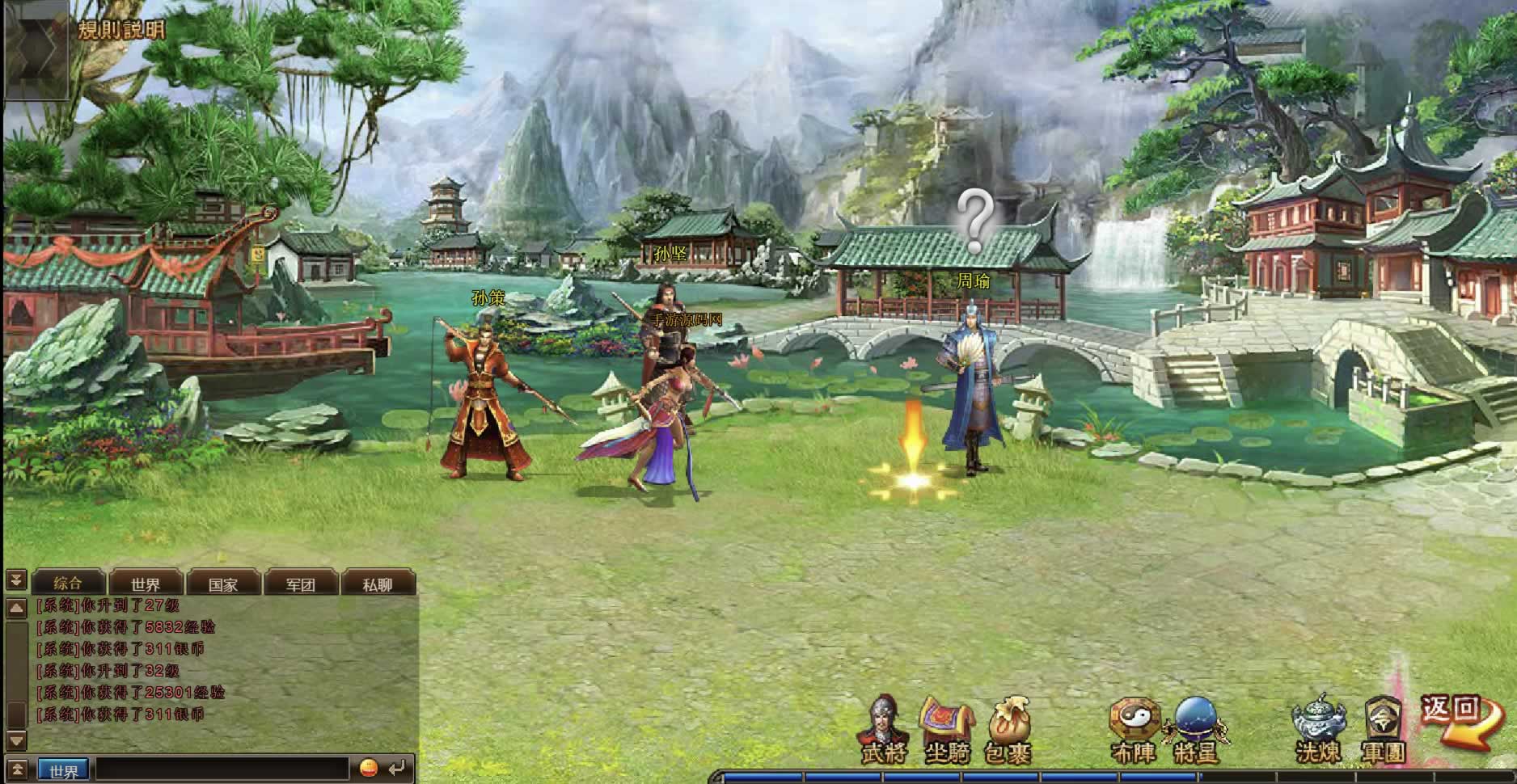The height and width of the screenshot is (784, 1517).
Task: Open the emoji picker smiley face
Action: point(368,768)
